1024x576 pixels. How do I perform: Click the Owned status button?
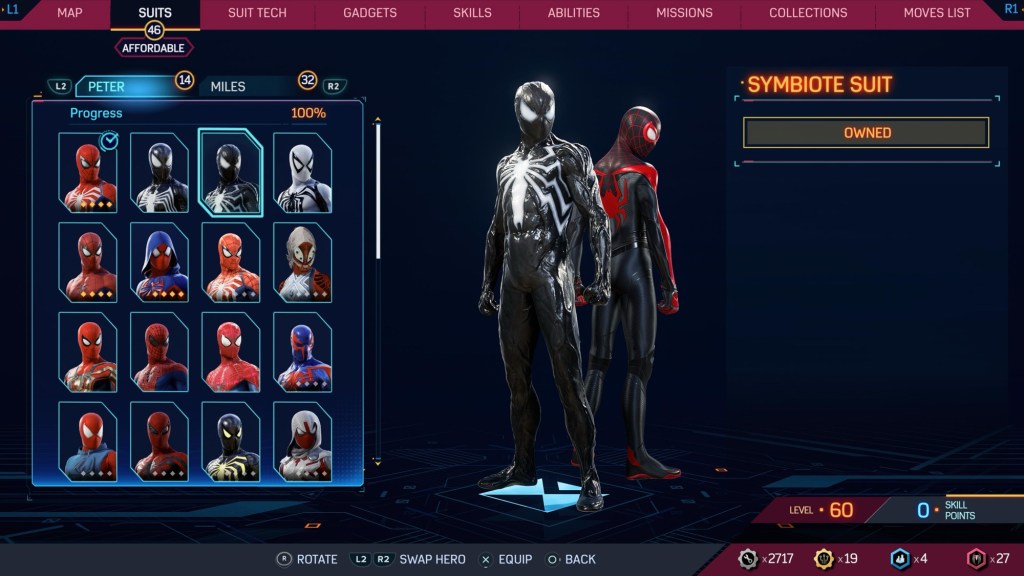866,133
